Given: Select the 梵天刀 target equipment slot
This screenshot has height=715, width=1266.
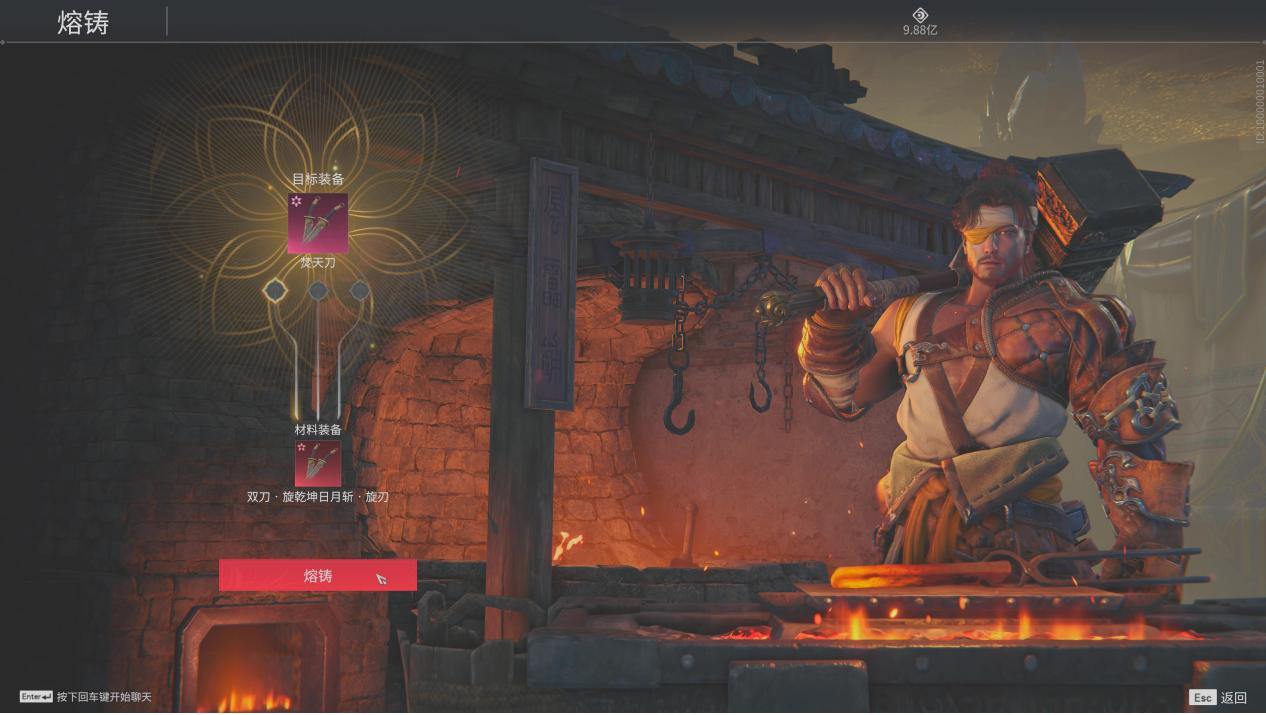Looking at the screenshot, I should (x=318, y=223).
